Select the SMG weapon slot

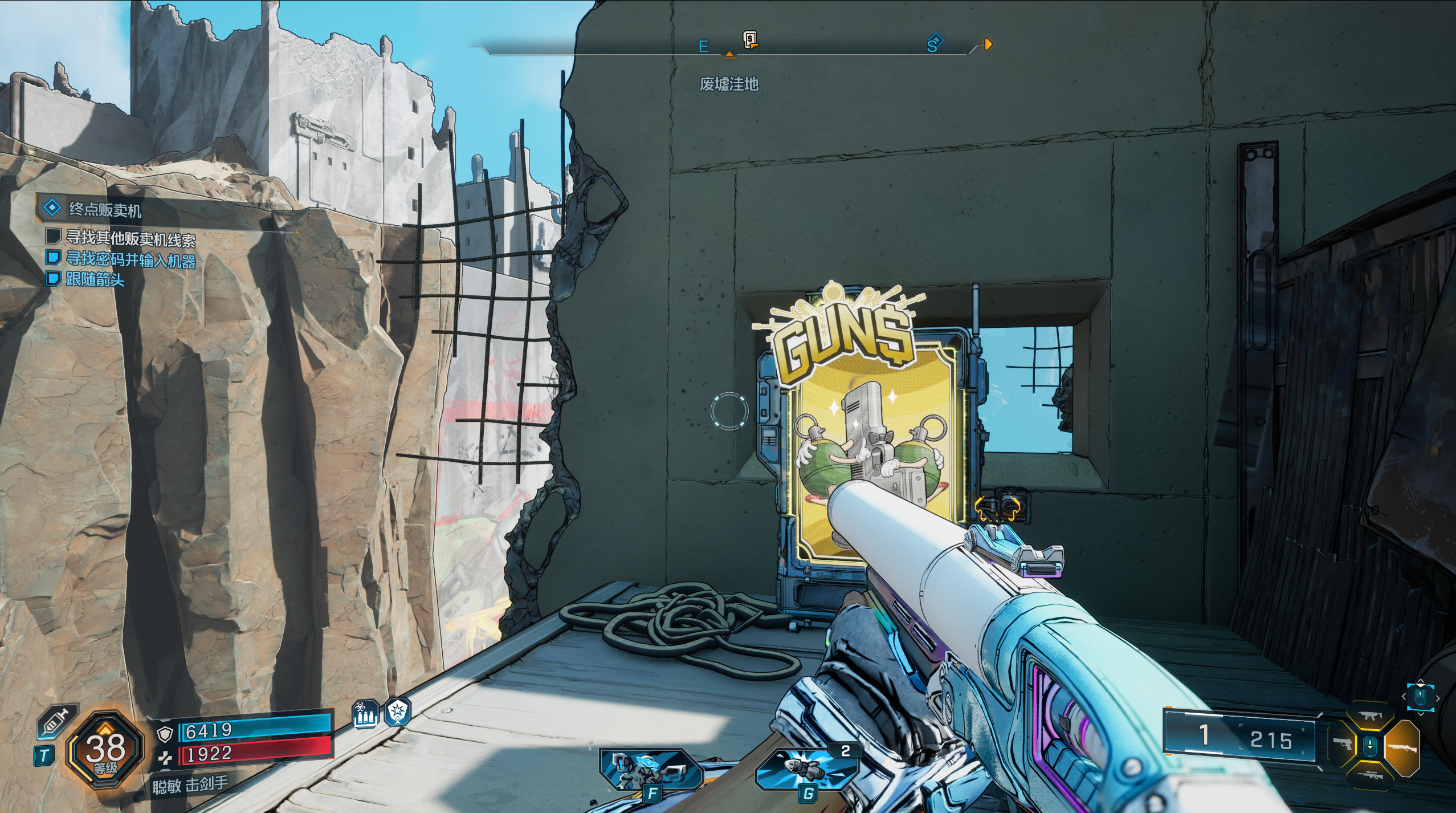(1369, 716)
